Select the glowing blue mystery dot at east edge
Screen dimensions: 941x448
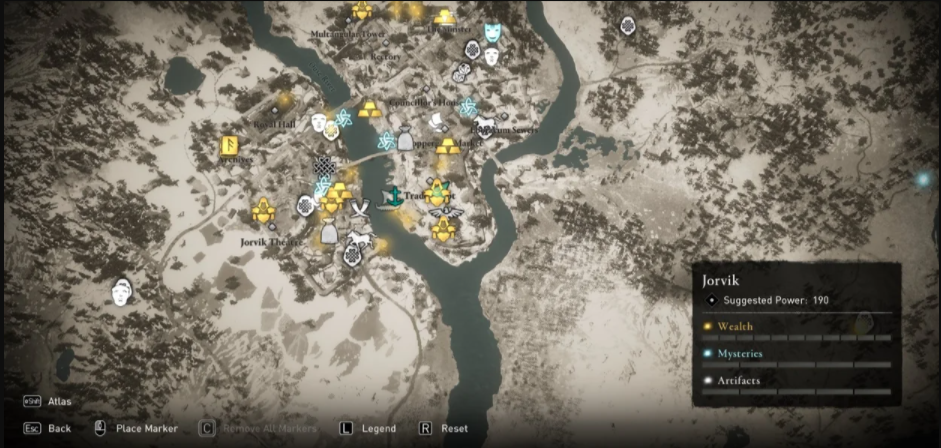[x=923, y=180]
